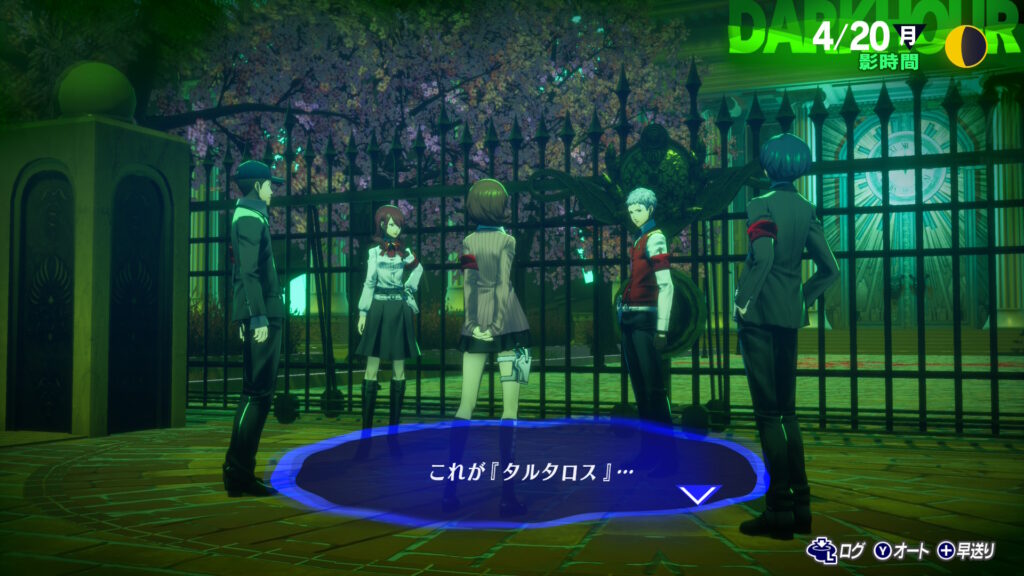Advance dialogue with the down arrow indicator
This screenshot has width=1024, height=576.
tap(698, 494)
